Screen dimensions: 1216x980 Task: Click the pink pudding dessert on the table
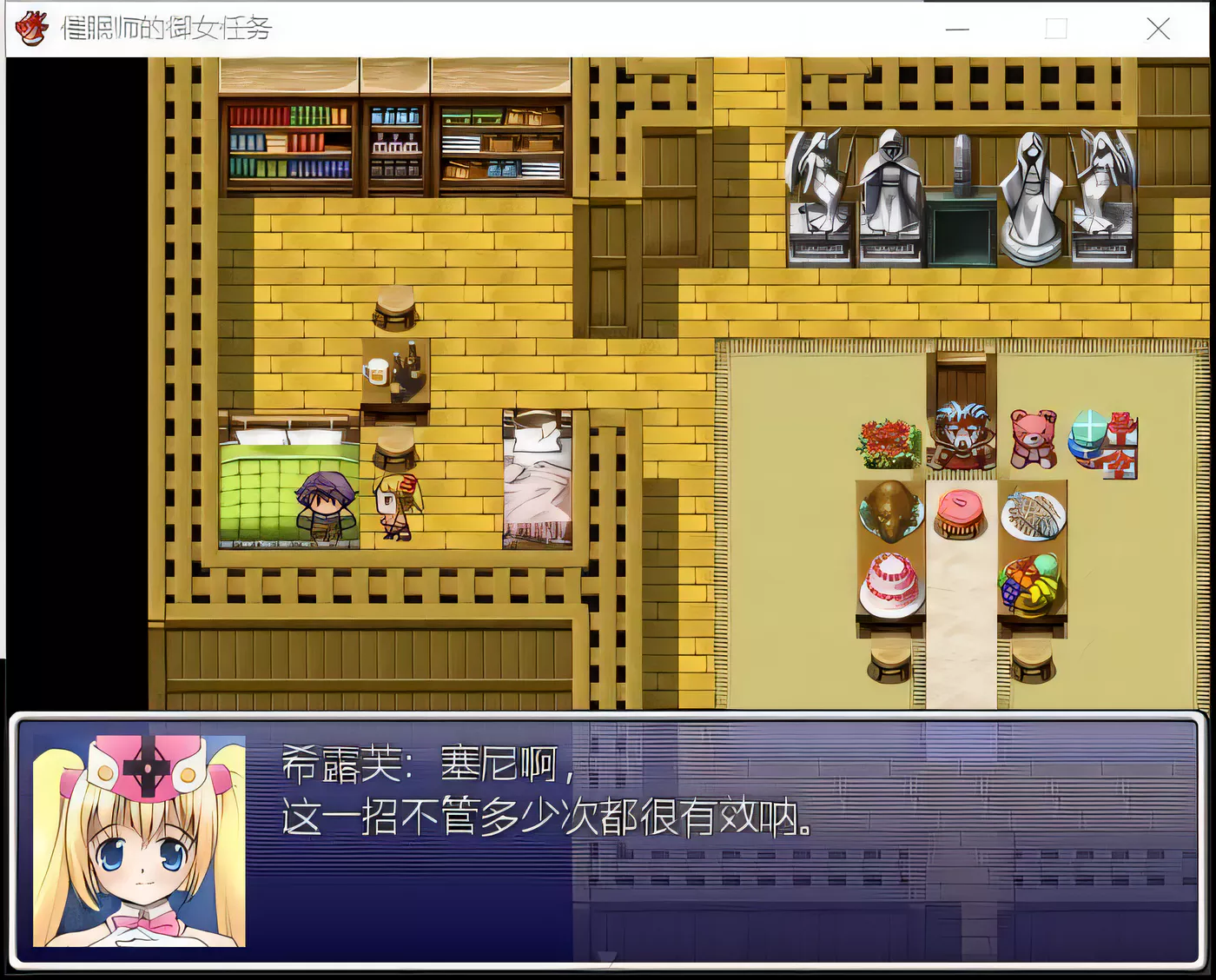coord(958,511)
